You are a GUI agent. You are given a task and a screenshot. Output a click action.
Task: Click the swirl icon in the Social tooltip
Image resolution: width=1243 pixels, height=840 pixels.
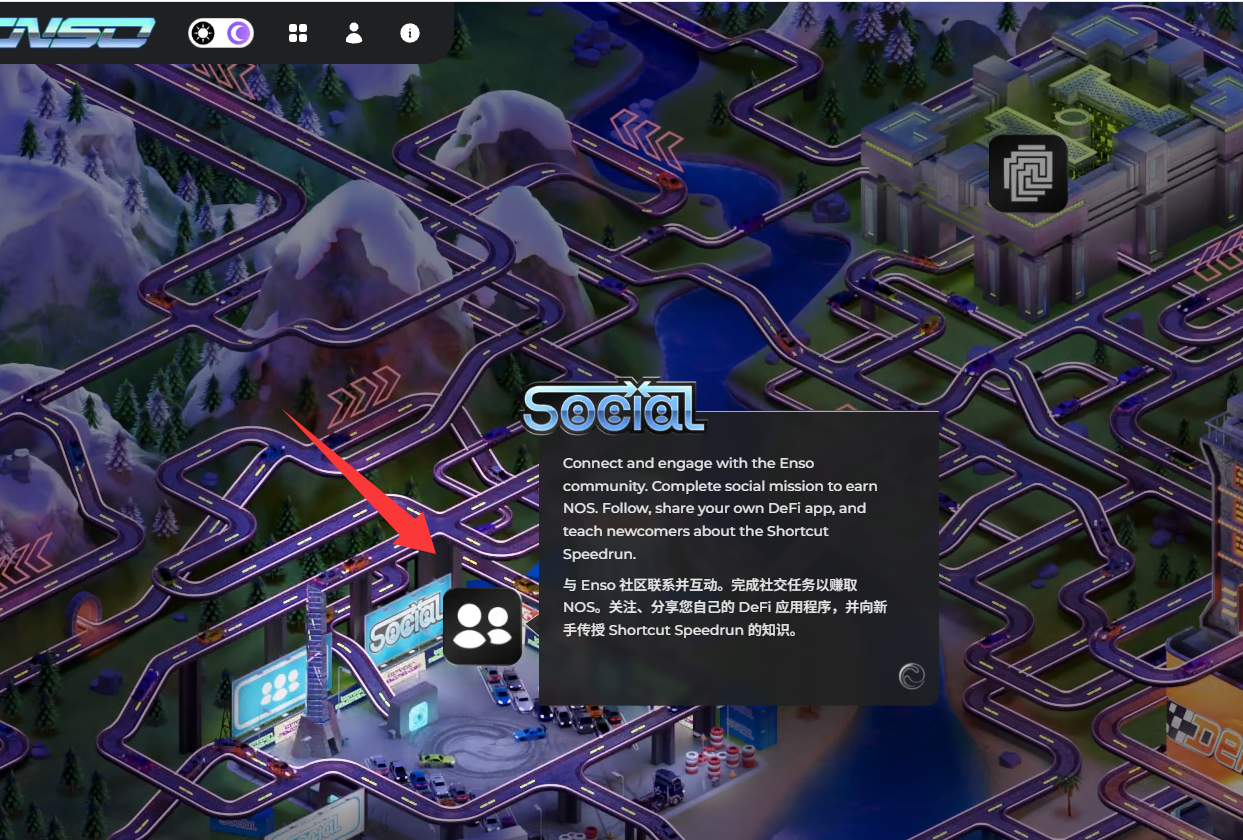(911, 676)
